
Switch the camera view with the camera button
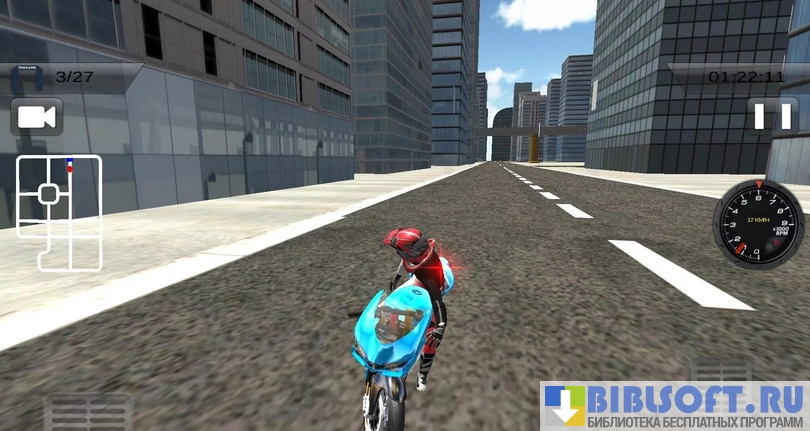point(37,117)
